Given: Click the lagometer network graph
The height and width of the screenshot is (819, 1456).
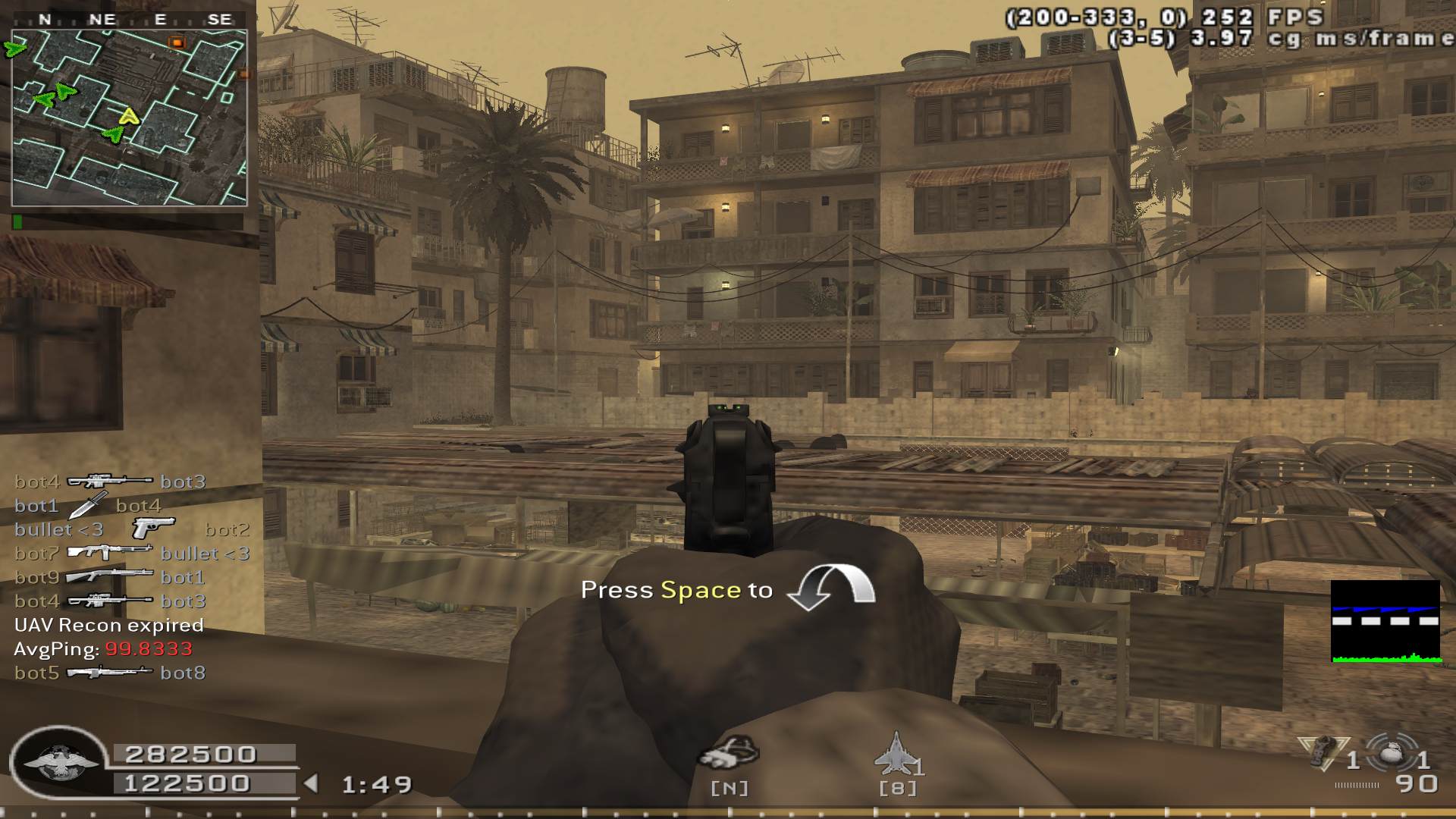Looking at the screenshot, I should (1385, 622).
